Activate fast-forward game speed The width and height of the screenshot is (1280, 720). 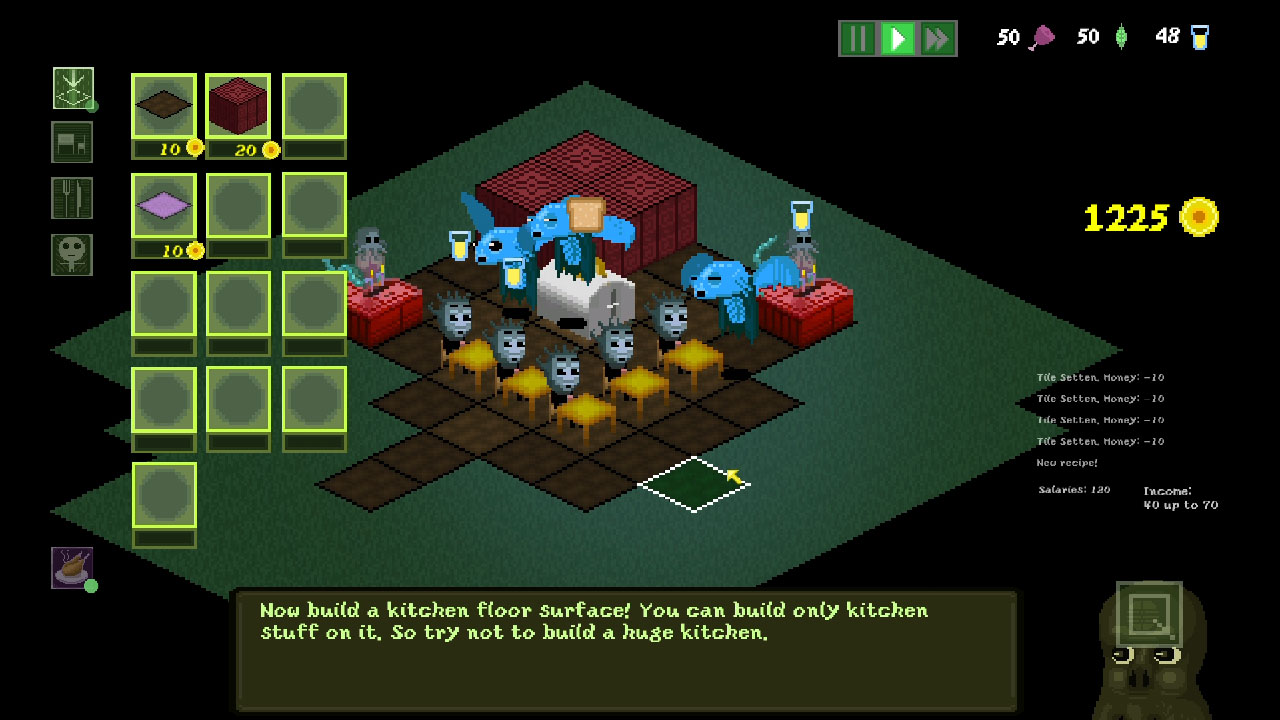click(x=936, y=37)
